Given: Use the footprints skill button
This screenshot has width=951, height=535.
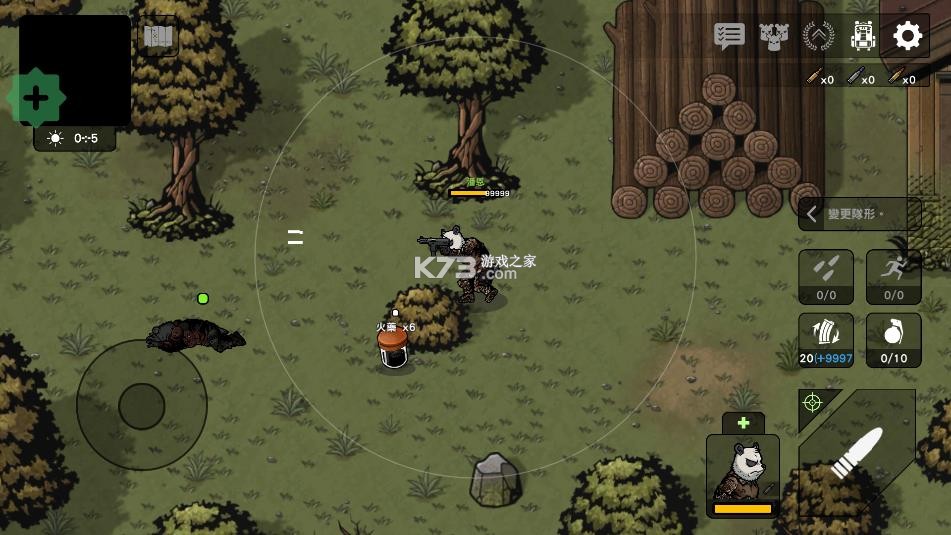Looking at the screenshot, I should tap(826, 277).
